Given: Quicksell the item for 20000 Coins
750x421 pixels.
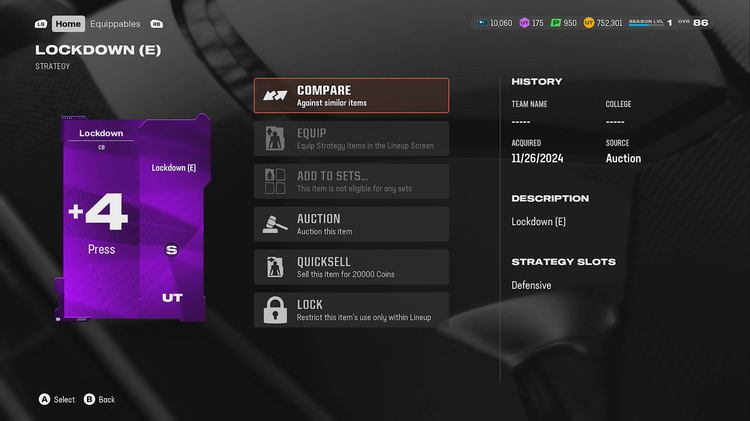Looking at the screenshot, I should pos(351,267).
